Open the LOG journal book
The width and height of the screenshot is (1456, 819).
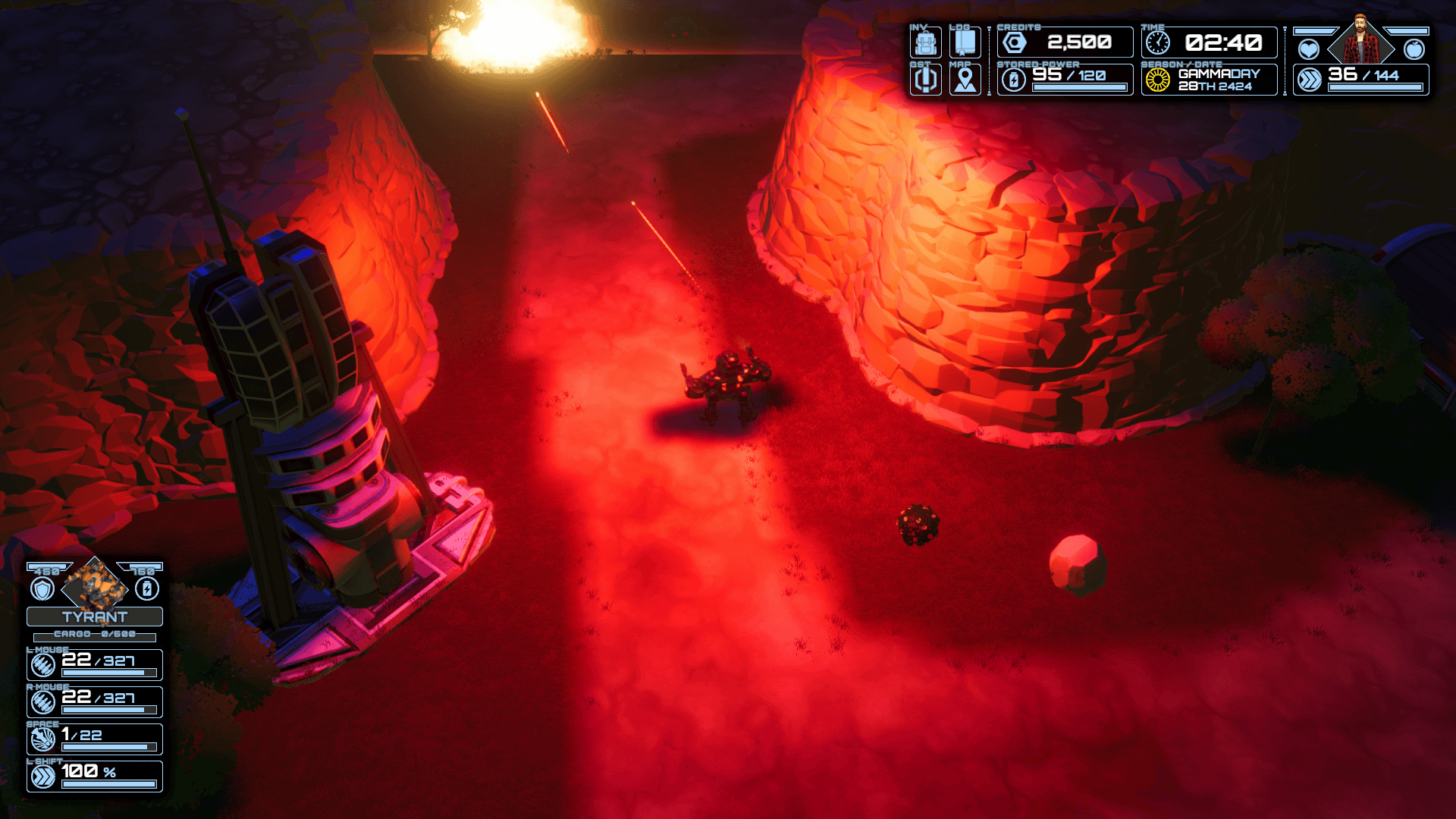(x=965, y=42)
